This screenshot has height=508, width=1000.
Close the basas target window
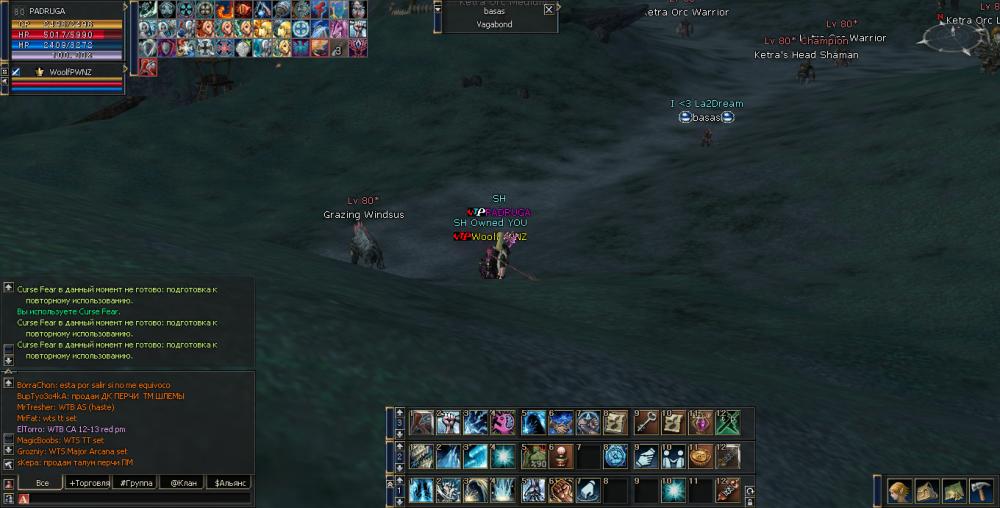tap(548, 9)
